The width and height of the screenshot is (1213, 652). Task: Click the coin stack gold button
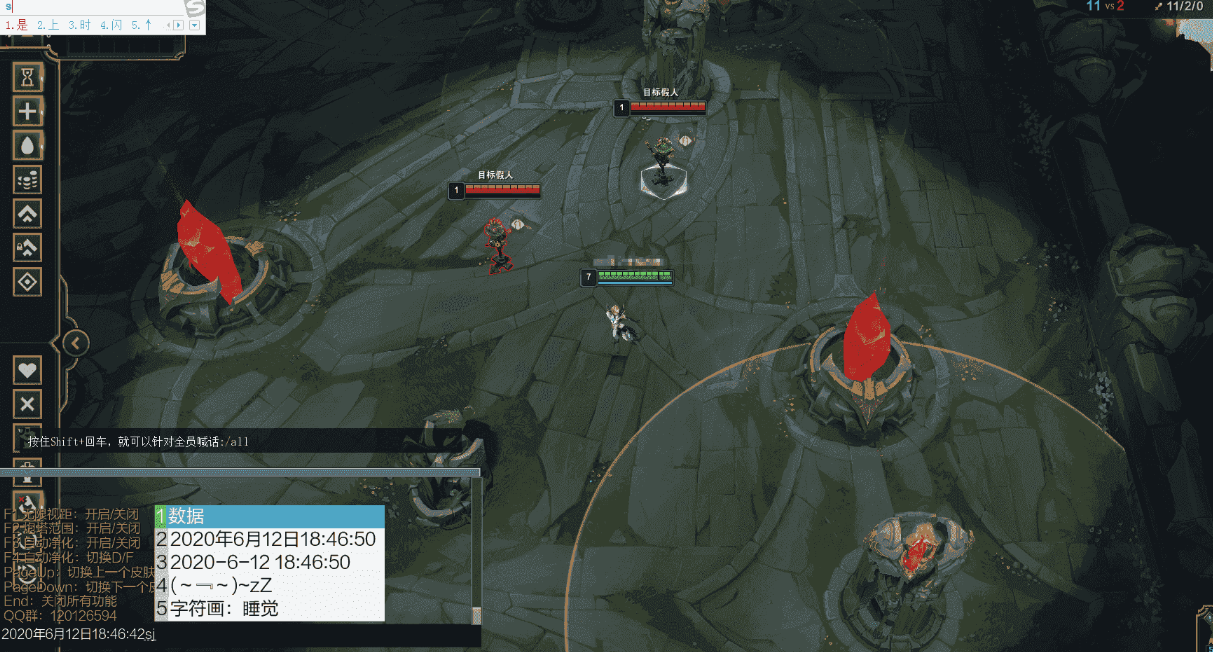28,179
